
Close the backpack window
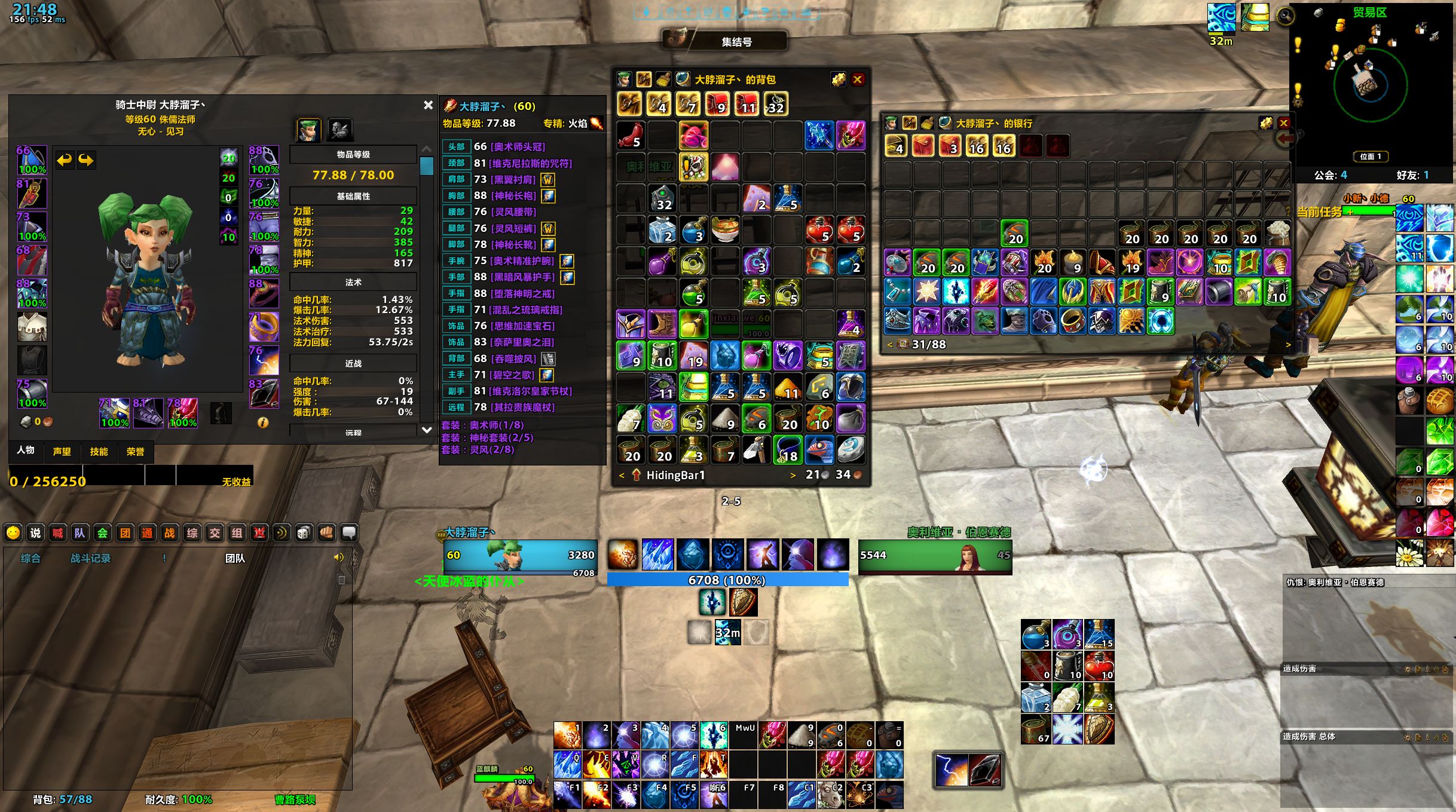click(858, 79)
